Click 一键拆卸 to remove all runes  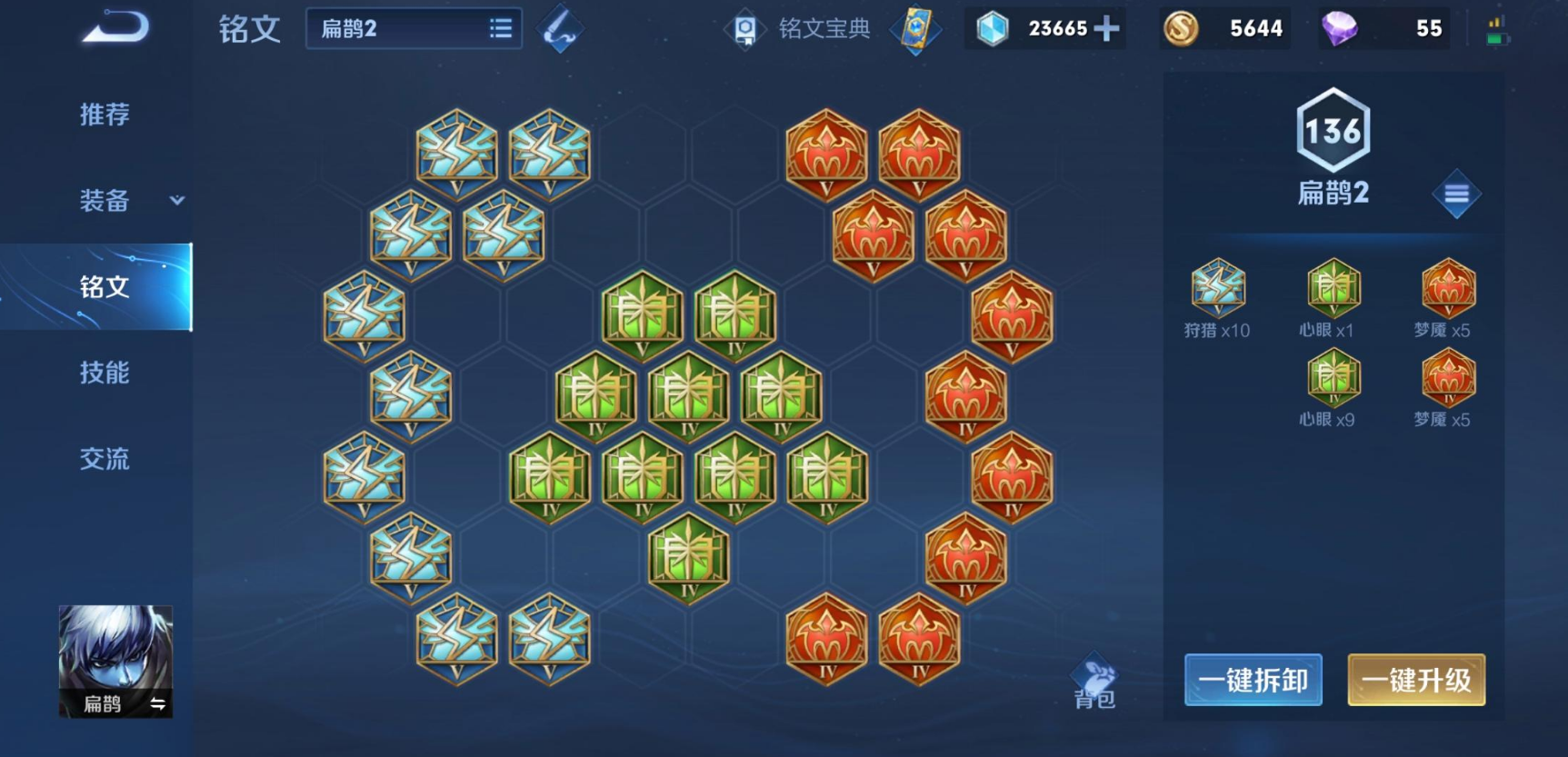coord(1253,680)
